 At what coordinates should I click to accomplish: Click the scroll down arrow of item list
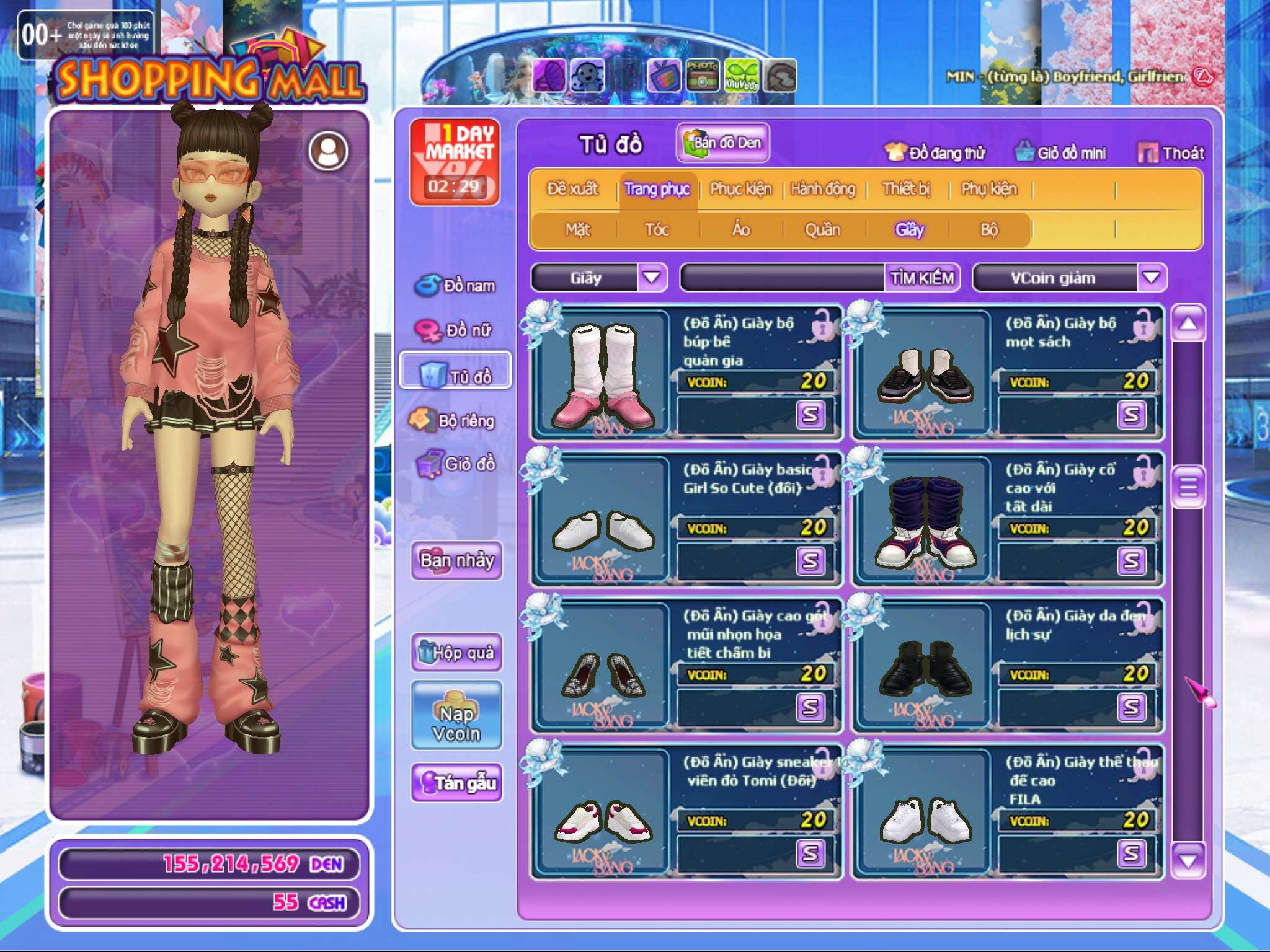pyautogui.click(x=1188, y=860)
